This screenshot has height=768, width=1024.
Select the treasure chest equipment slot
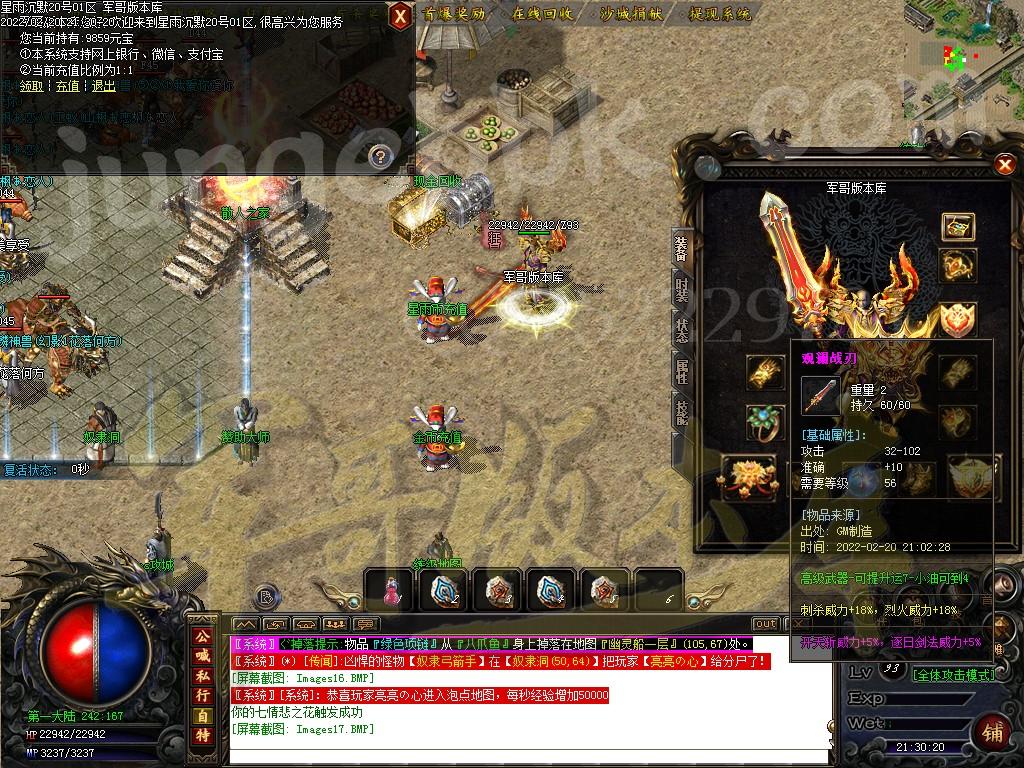(958, 226)
